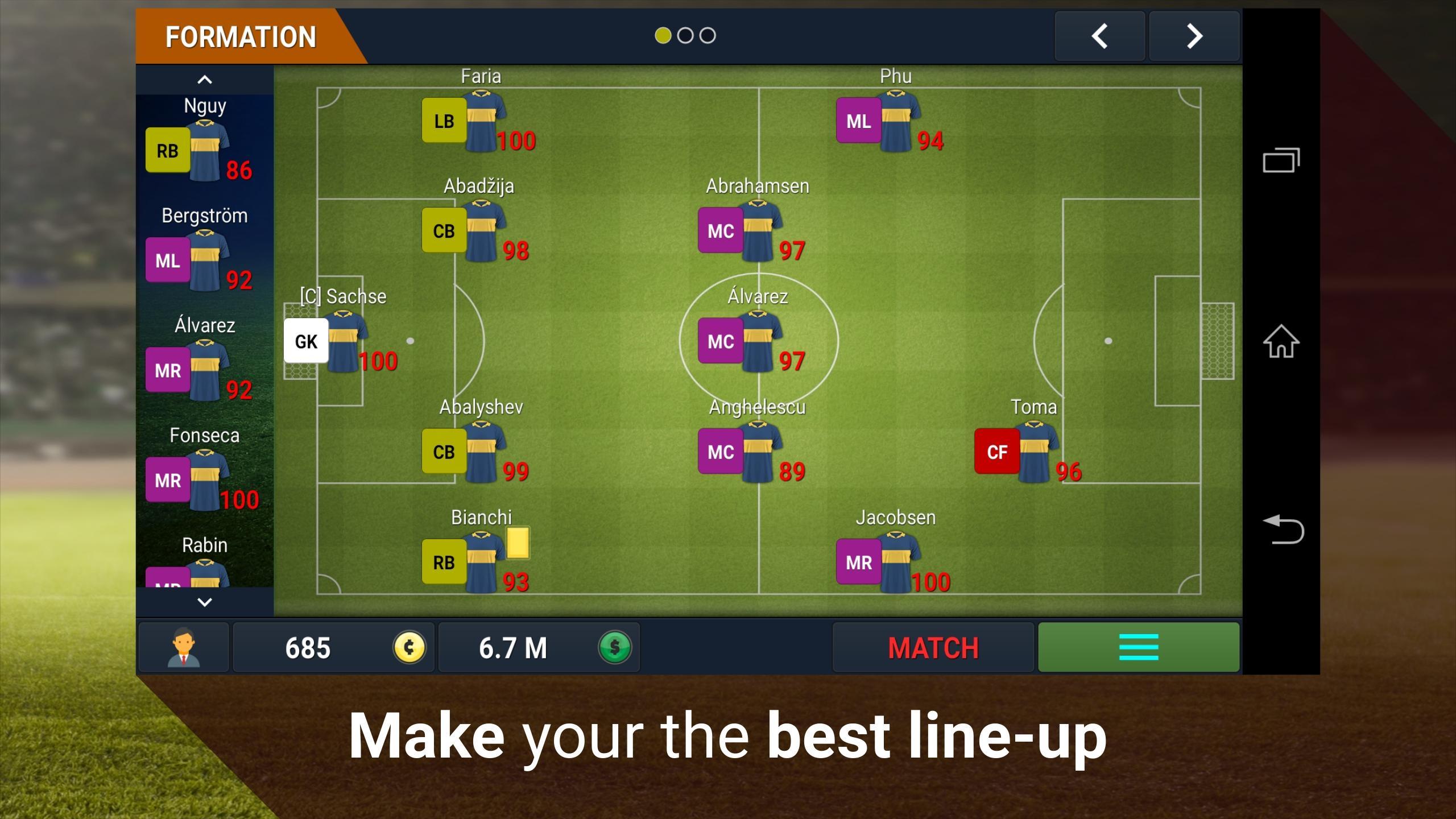Go to next screen with right arrow

coord(1194,36)
